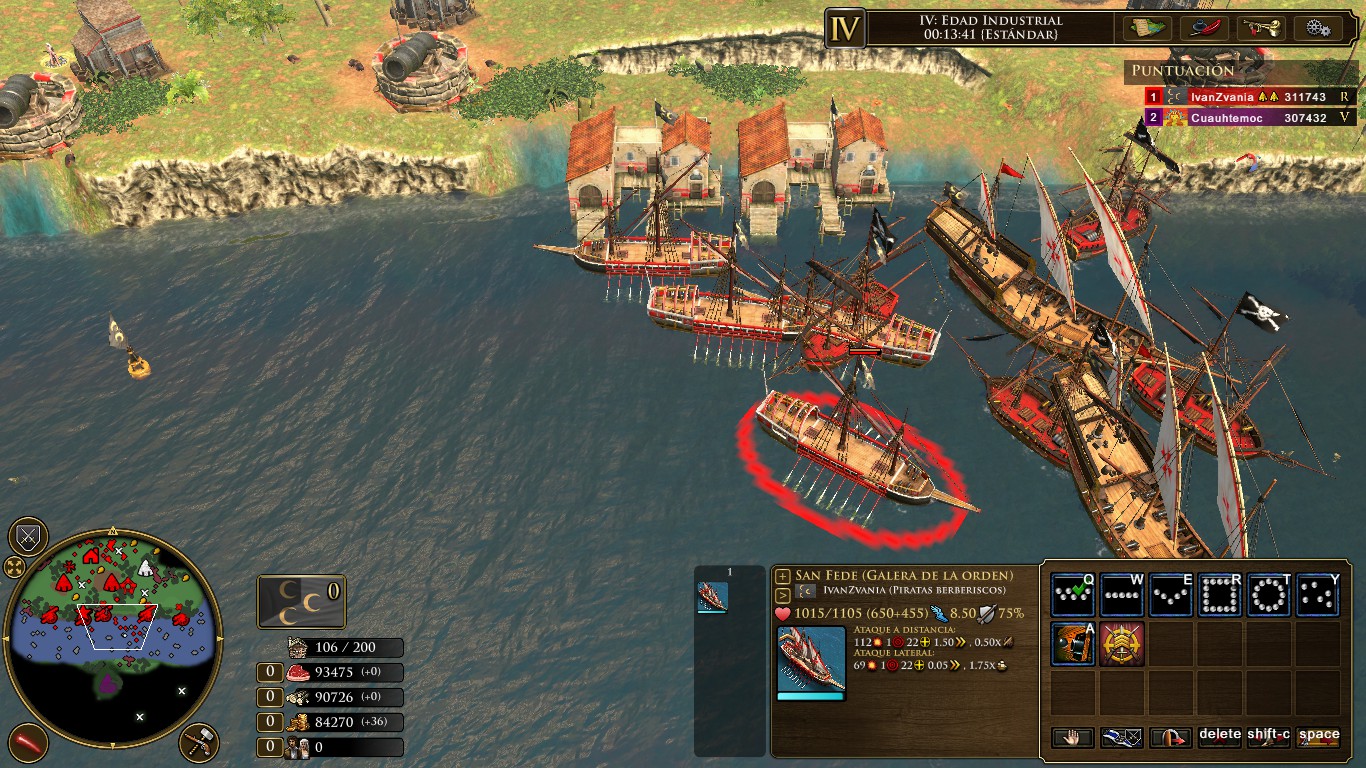Click the delete unit button
The image size is (1366, 768).
click(1219, 737)
